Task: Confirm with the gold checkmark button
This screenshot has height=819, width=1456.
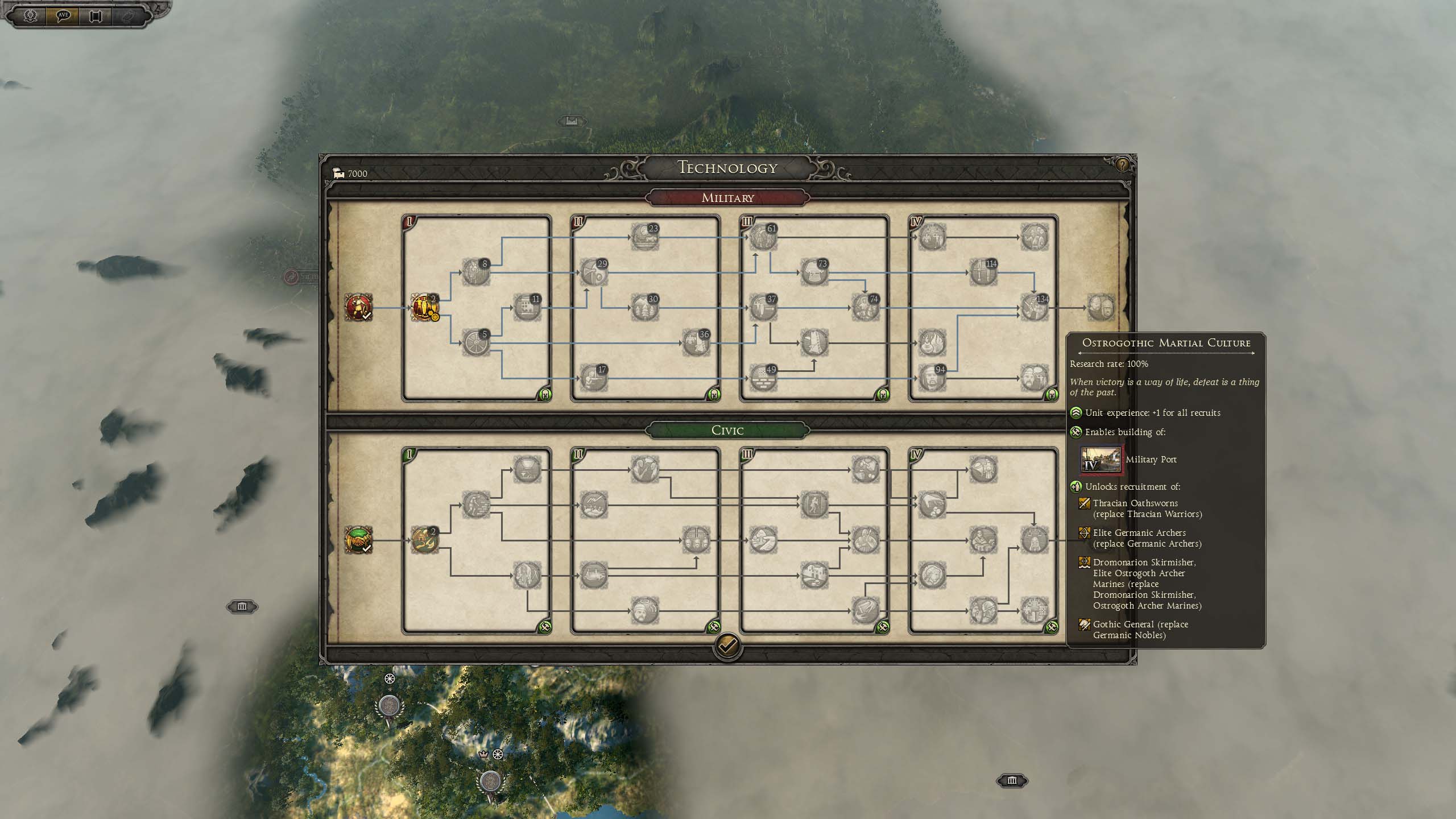Action: click(x=727, y=646)
